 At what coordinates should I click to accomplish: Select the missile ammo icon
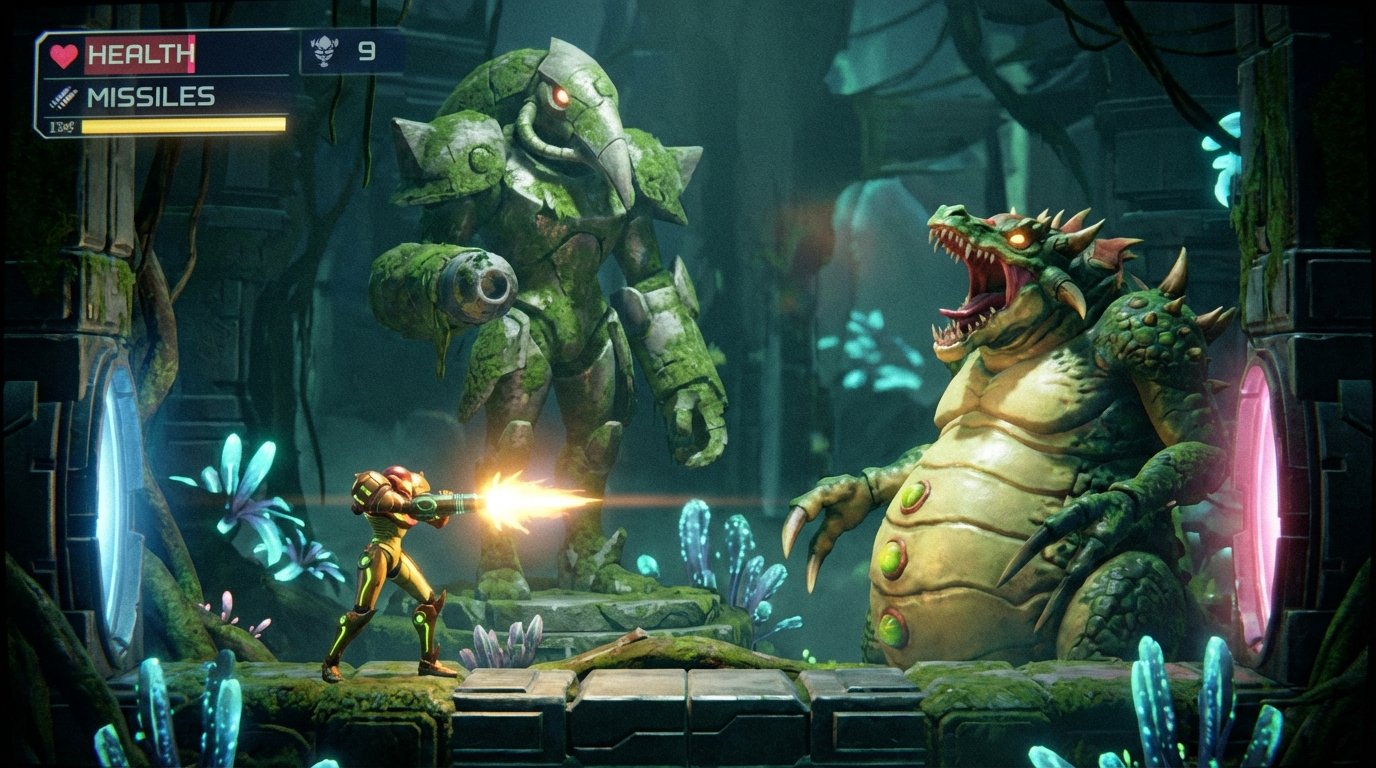coord(62,98)
